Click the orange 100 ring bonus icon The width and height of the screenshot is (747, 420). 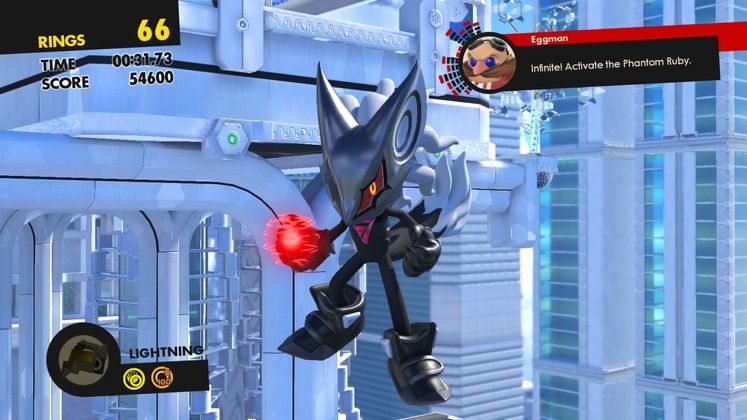[157, 378]
